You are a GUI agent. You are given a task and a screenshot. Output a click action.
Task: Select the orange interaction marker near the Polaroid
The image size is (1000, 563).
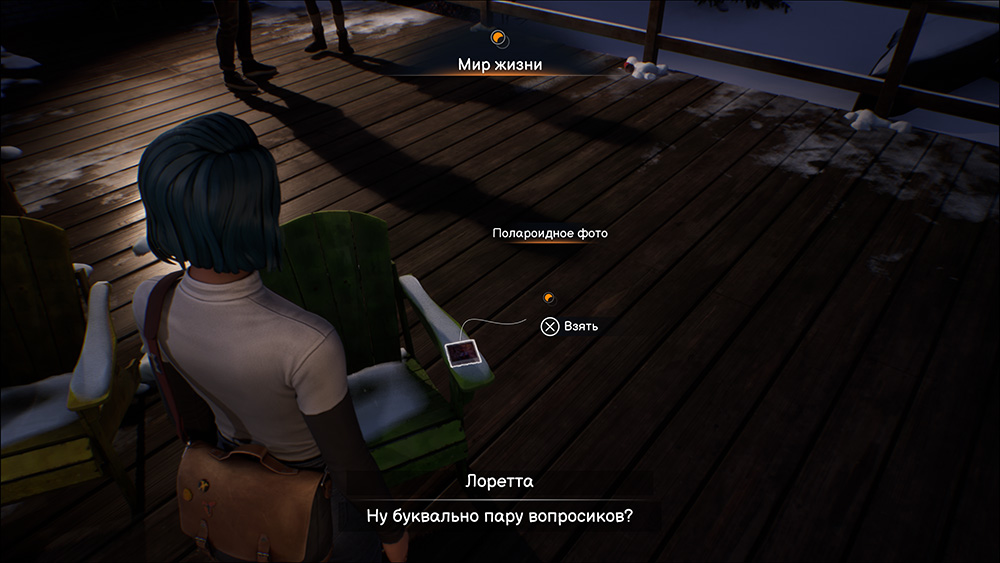point(547,297)
